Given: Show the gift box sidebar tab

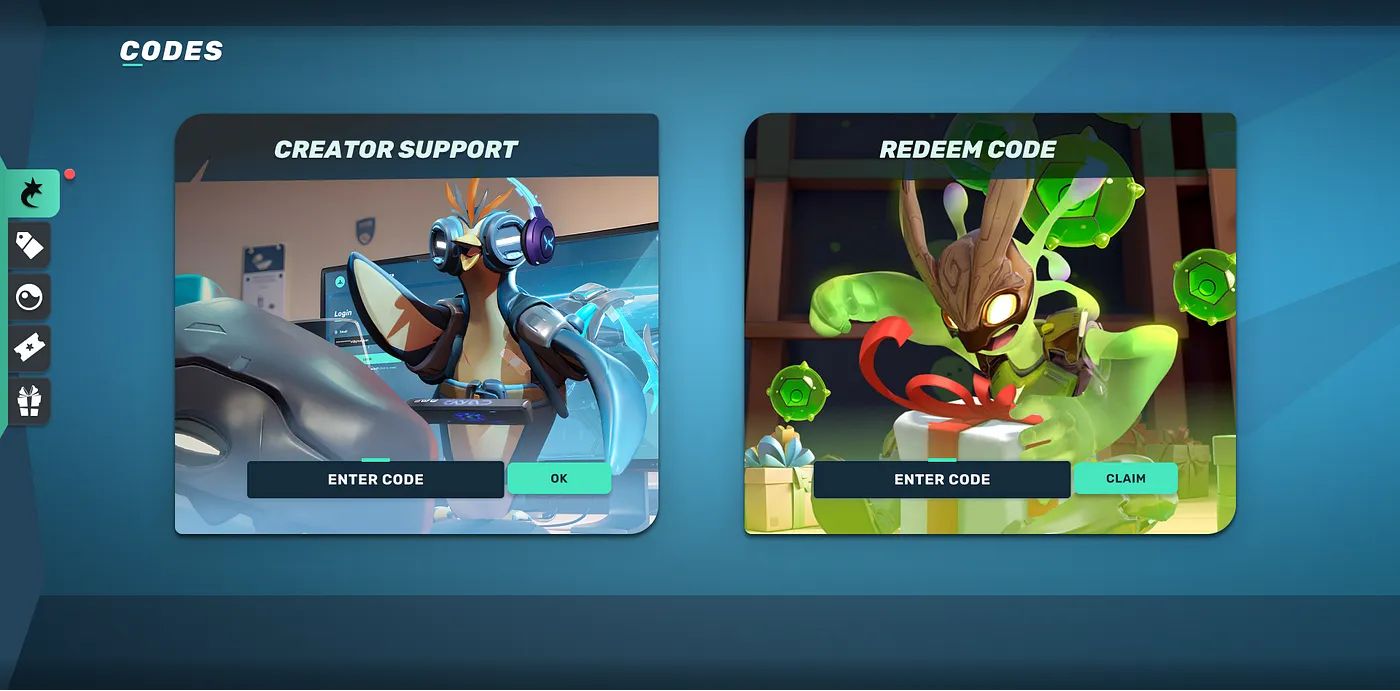Looking at the screenshot, I should [30, 401].
